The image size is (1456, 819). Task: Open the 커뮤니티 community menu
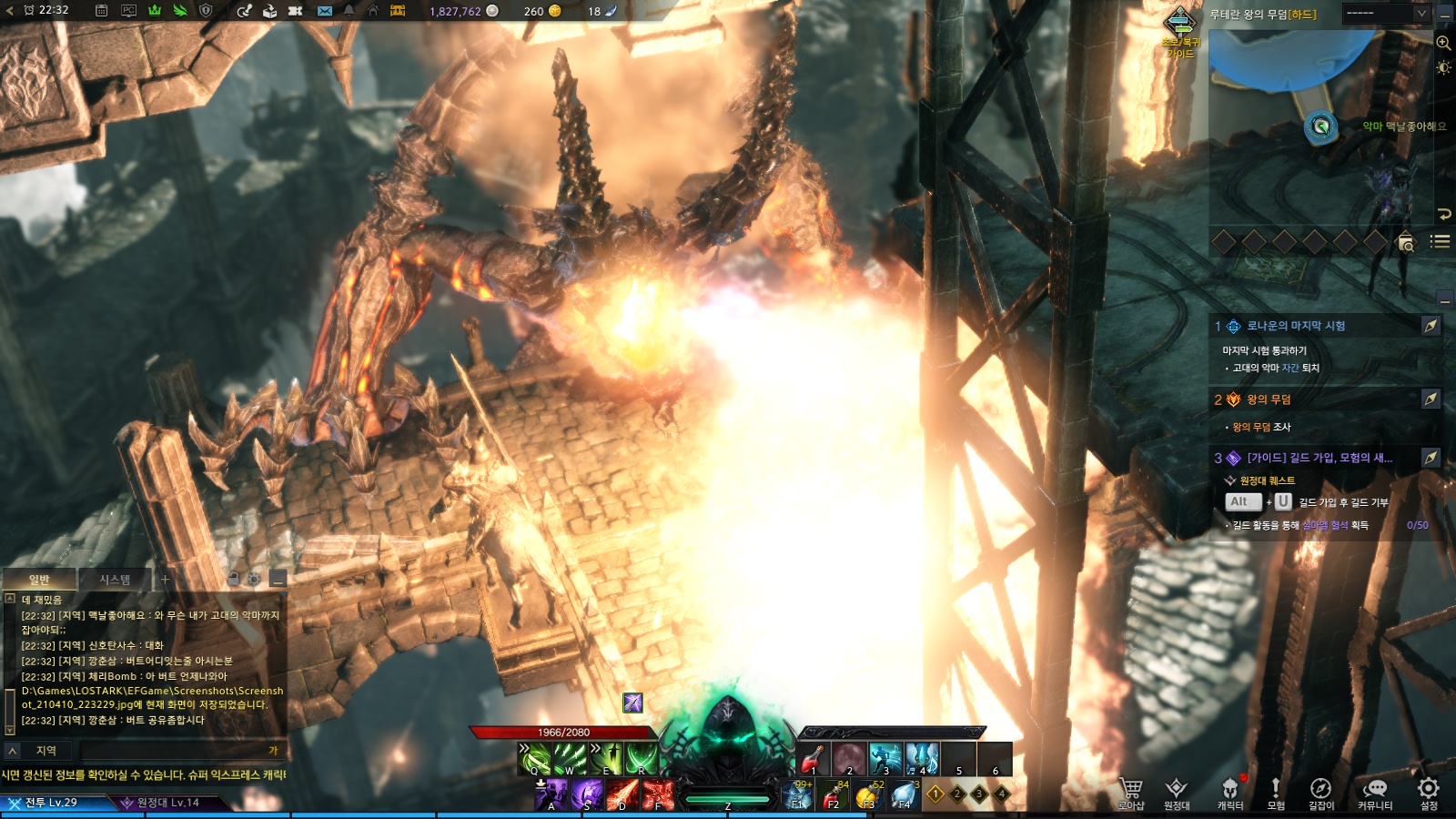click(x=1375, y=792)
